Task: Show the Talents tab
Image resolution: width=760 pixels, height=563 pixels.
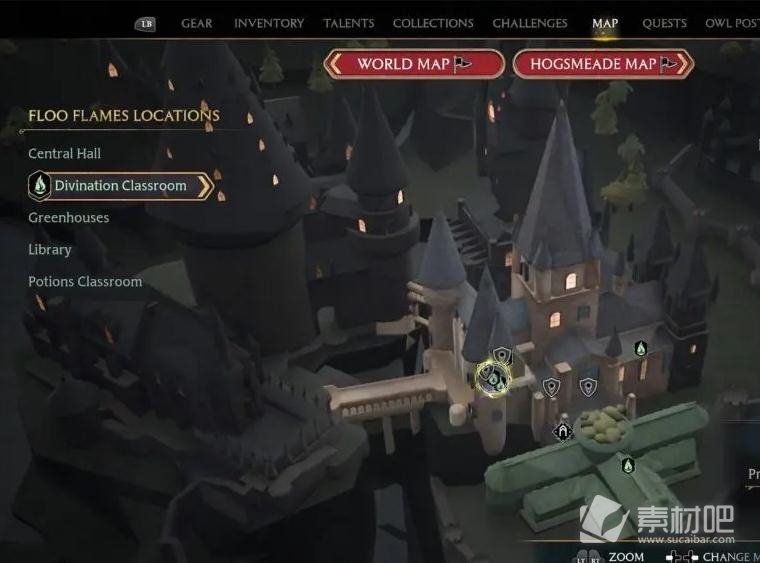Action: pyautogui.click(x=349, y=23)
